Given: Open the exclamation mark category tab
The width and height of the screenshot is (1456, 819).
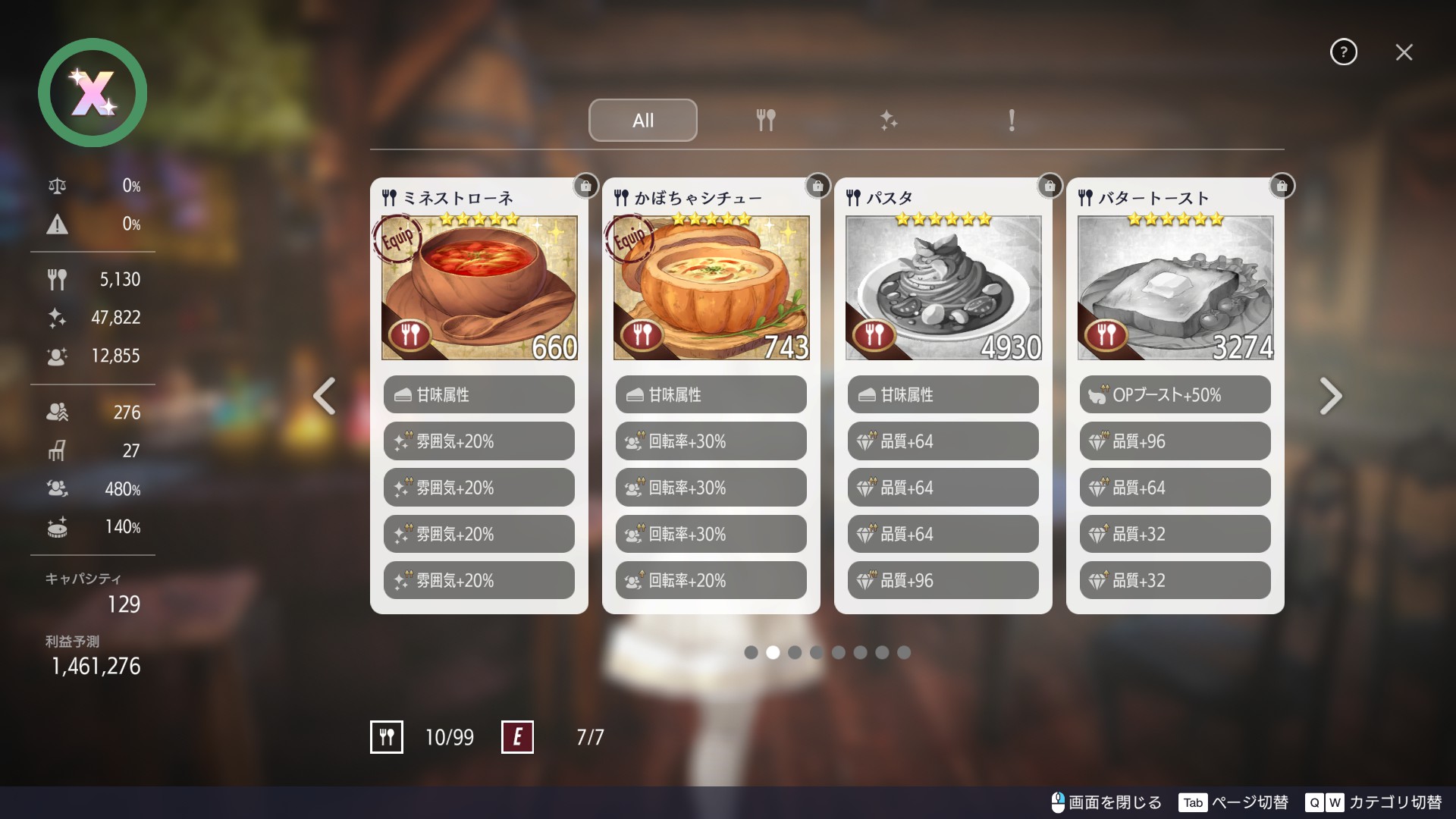Looking at the screenshot, I should (x=1011, y=120).
